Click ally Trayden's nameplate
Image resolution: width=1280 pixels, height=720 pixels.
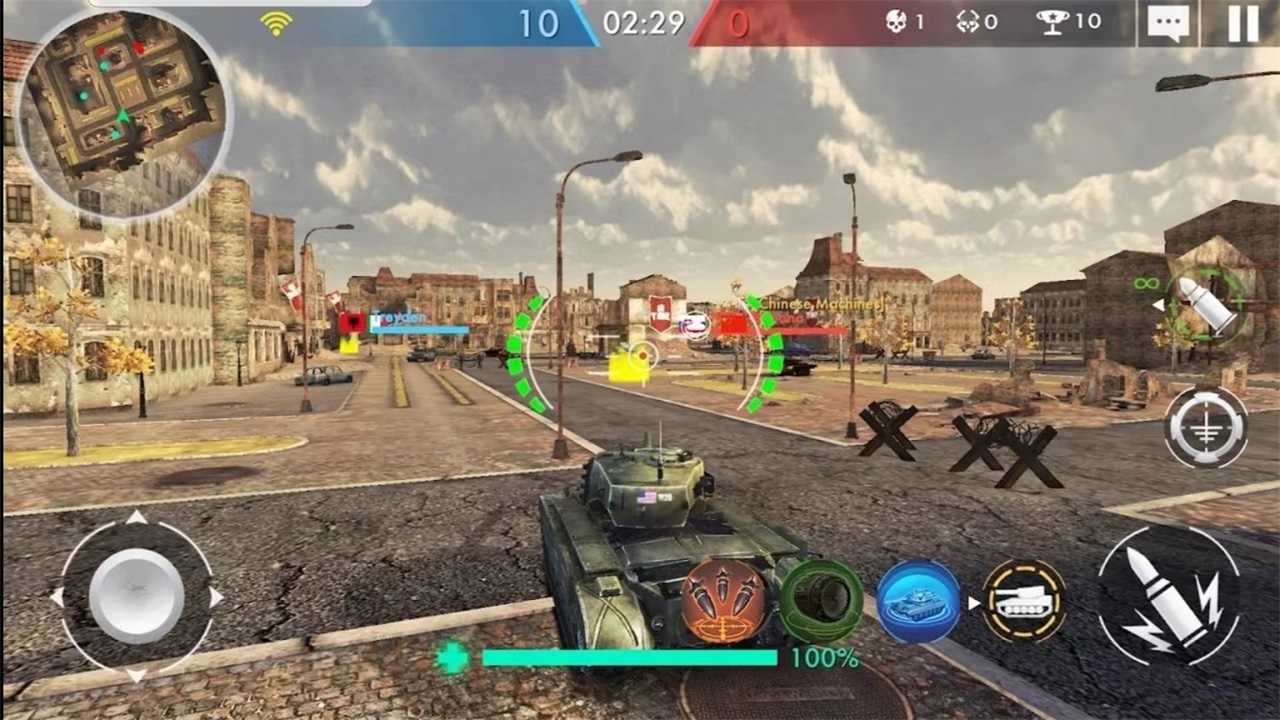coord(398,316)
